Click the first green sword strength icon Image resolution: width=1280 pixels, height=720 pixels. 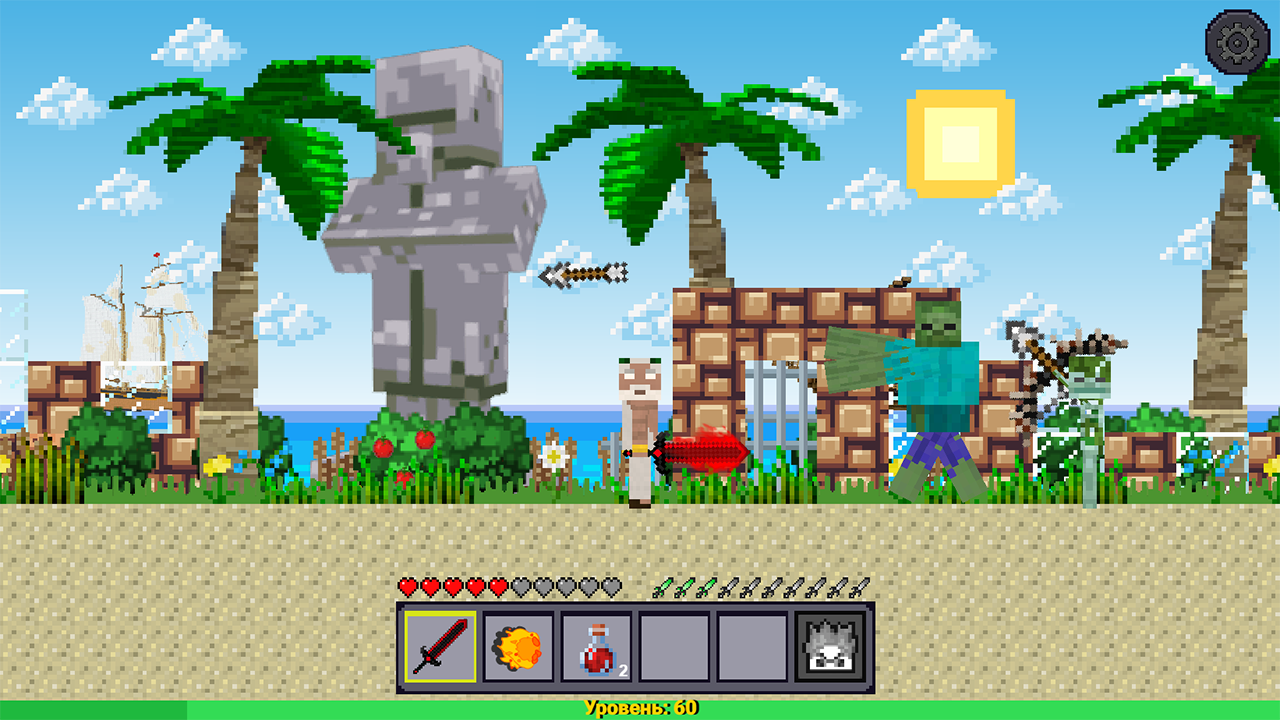(x=664, y=586)
